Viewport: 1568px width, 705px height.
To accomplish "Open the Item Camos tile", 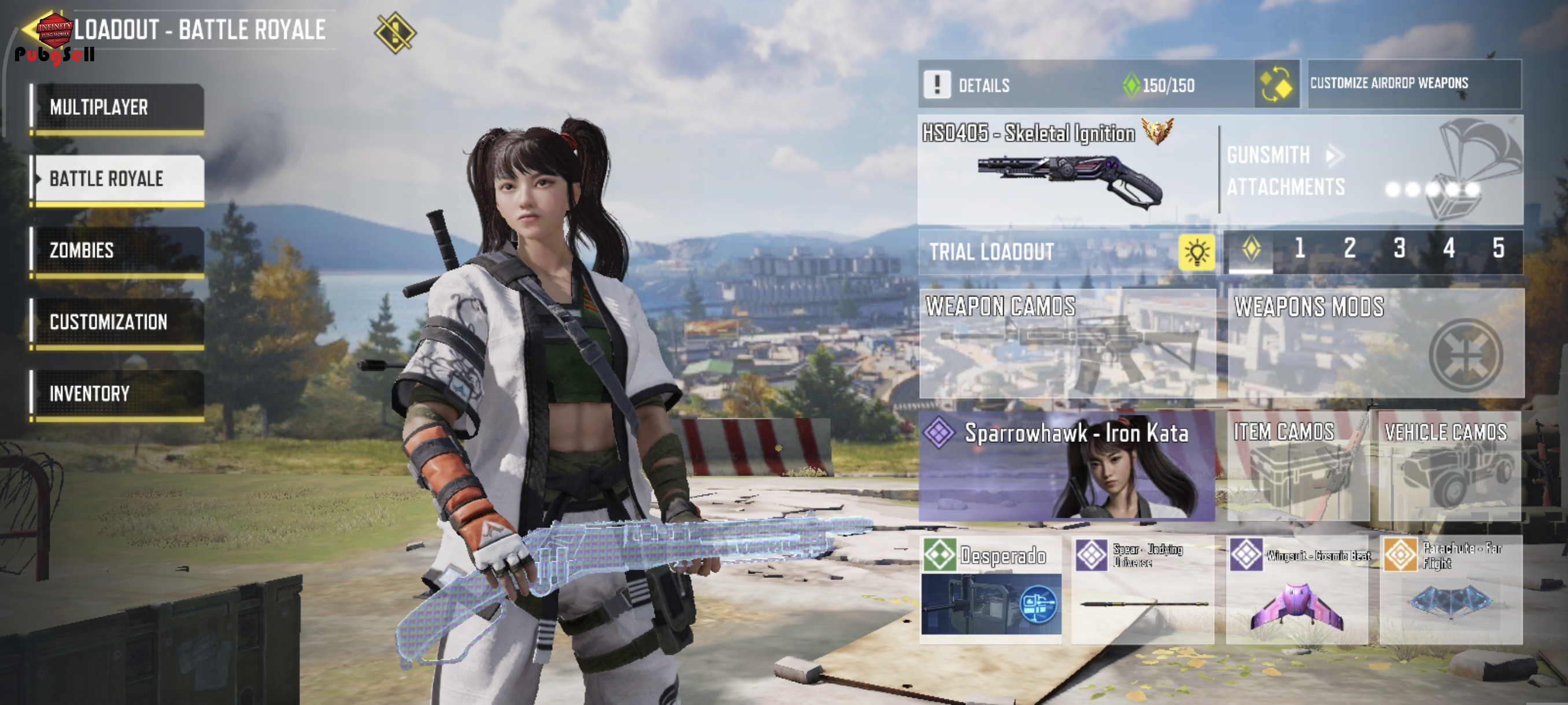I will pyautogui.click(x=1297, y=466).
